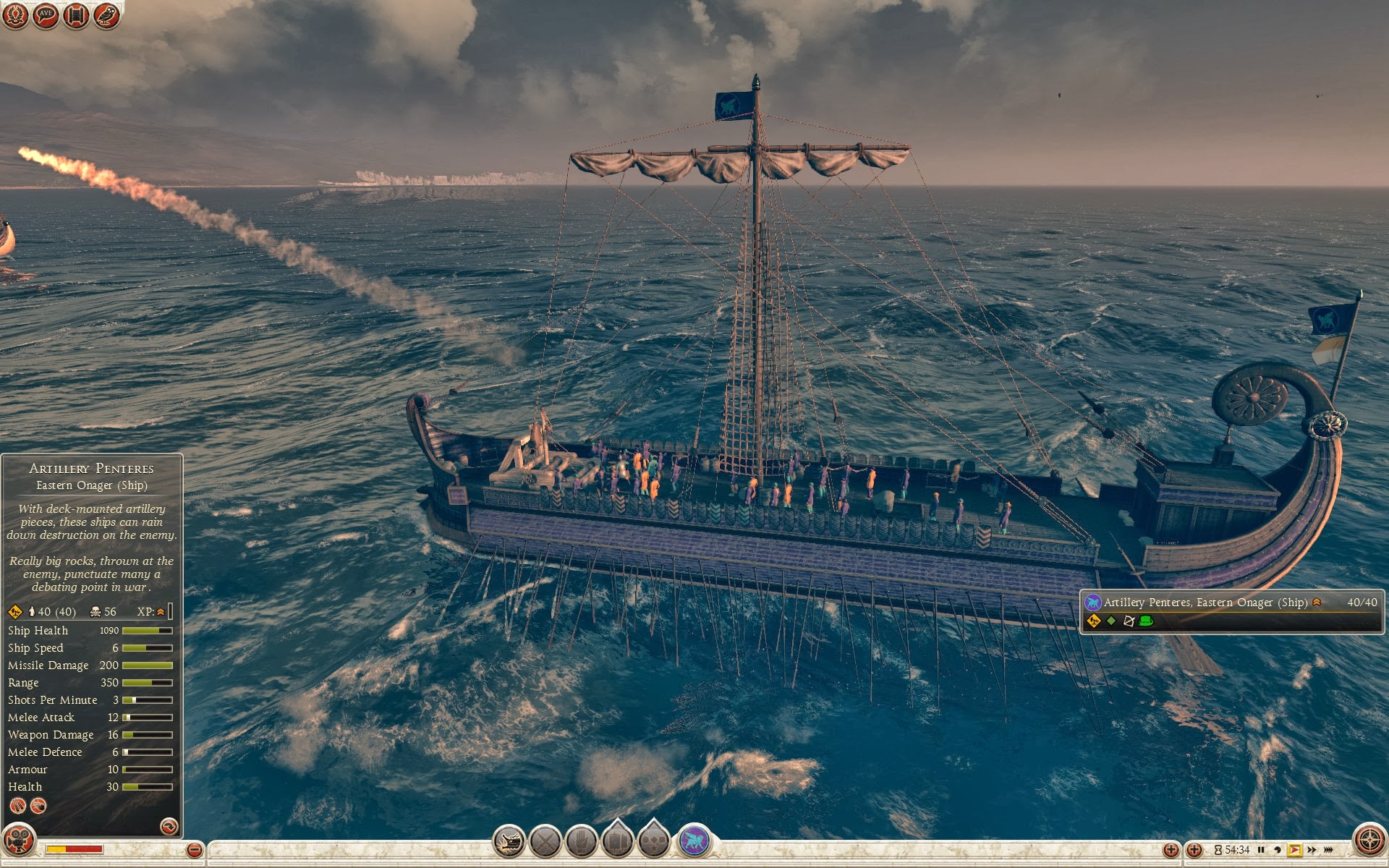Screen dimensions: 1389x868
Task: Click the red camera mask button
Action: point(18,841)
